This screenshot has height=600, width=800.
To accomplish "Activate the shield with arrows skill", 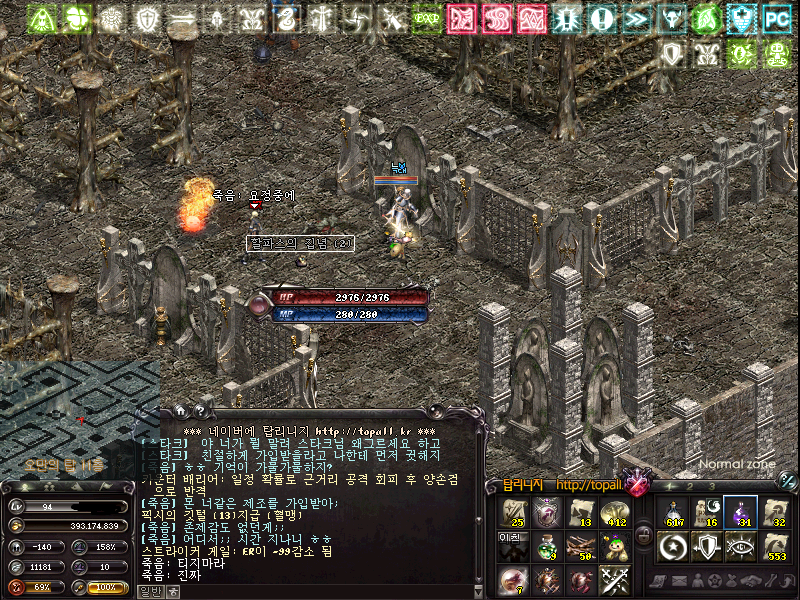I will [x=707, y=546].
